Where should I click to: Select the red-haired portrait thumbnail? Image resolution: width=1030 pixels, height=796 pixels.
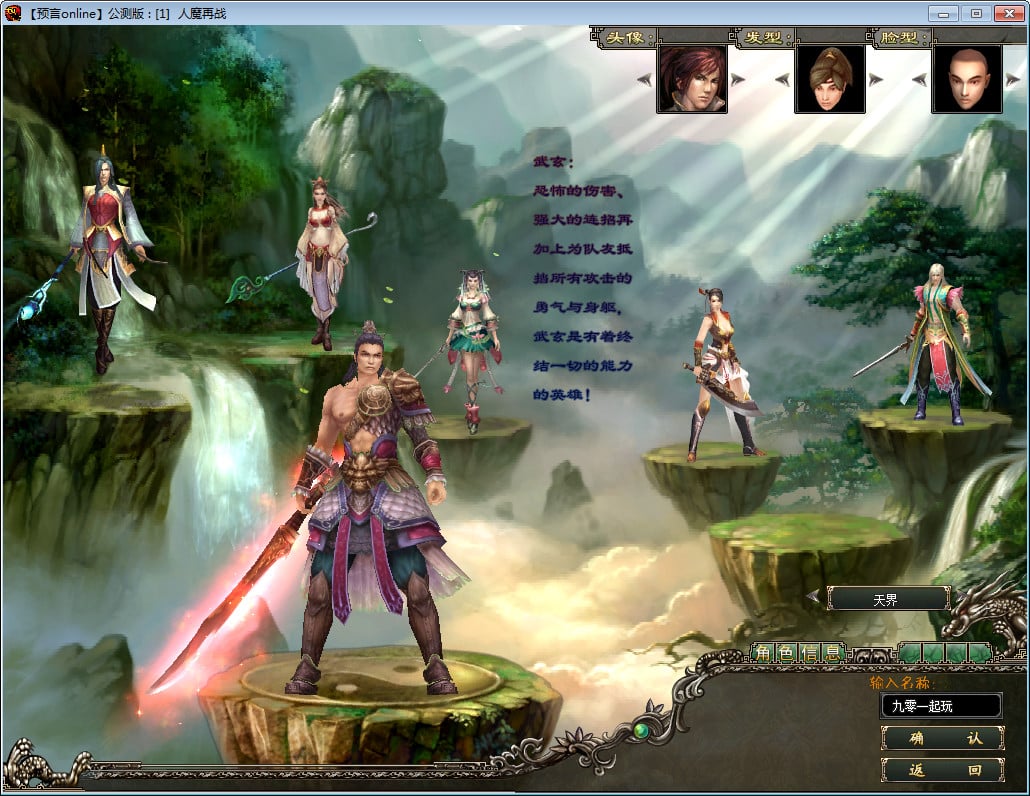(692, 79)
